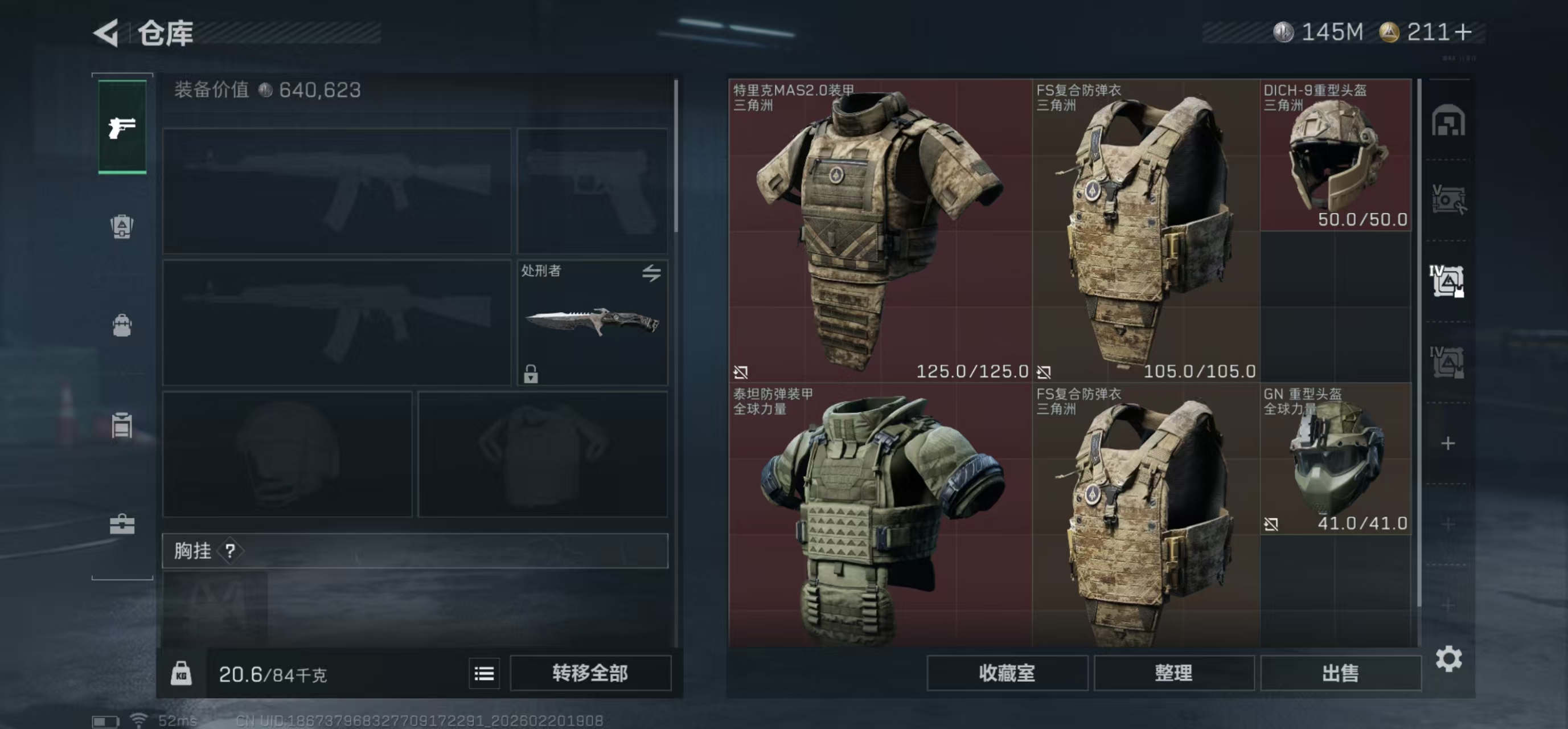Open the settings gear icon
The height and width of the screenshot is (729, 1568).
click(x=1451, y=658)
